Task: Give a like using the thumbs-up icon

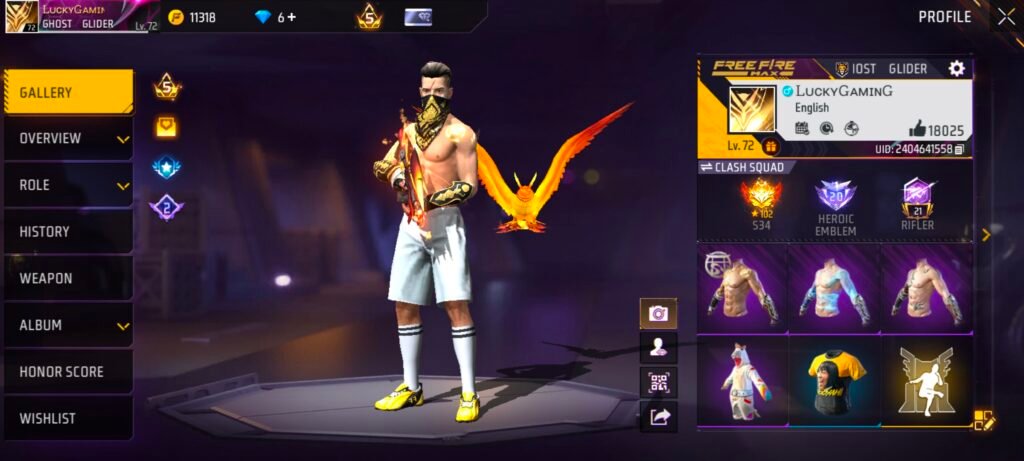Action: pyautogui.click(x=917, y=129)
